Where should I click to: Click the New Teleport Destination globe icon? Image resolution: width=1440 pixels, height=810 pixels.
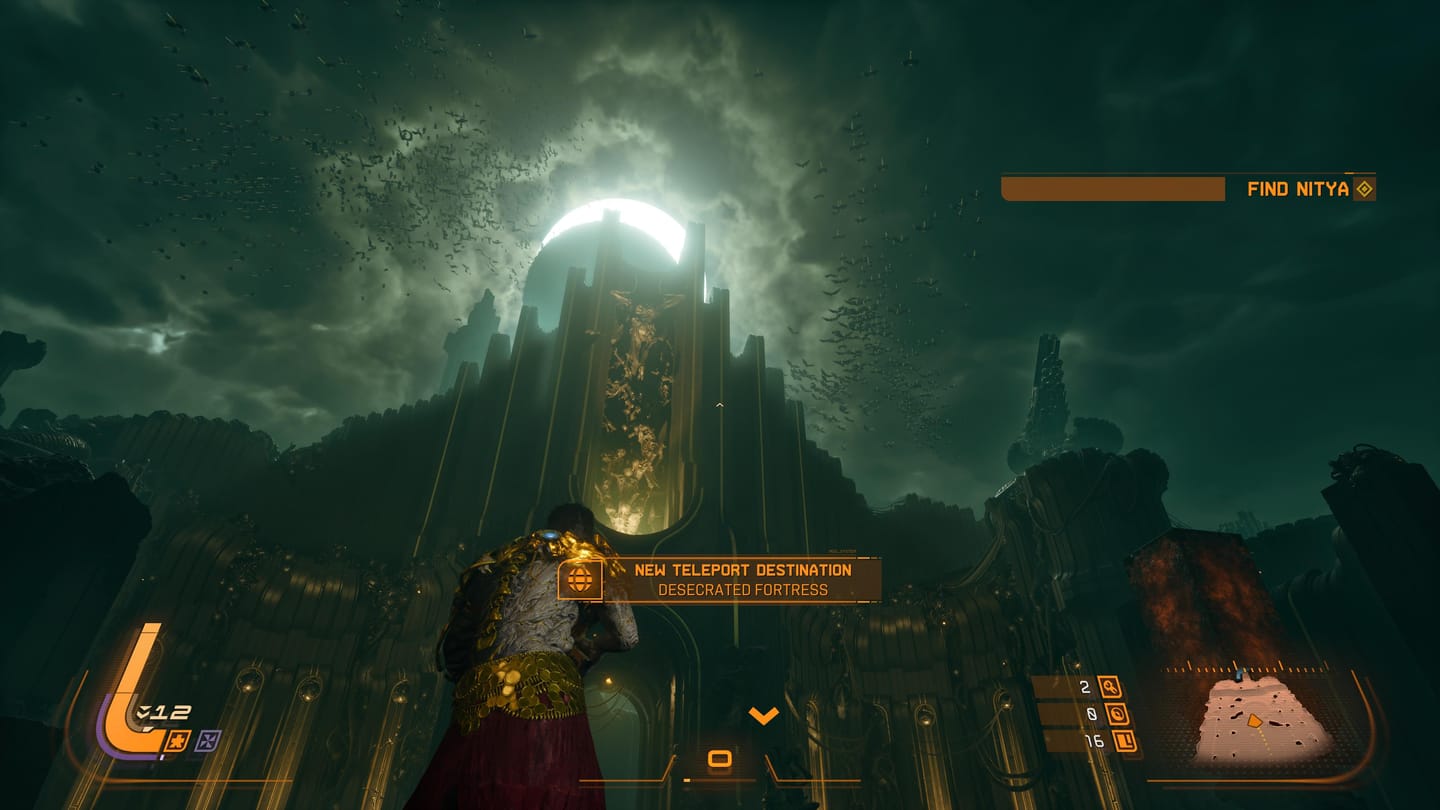(x=580, y=579)
